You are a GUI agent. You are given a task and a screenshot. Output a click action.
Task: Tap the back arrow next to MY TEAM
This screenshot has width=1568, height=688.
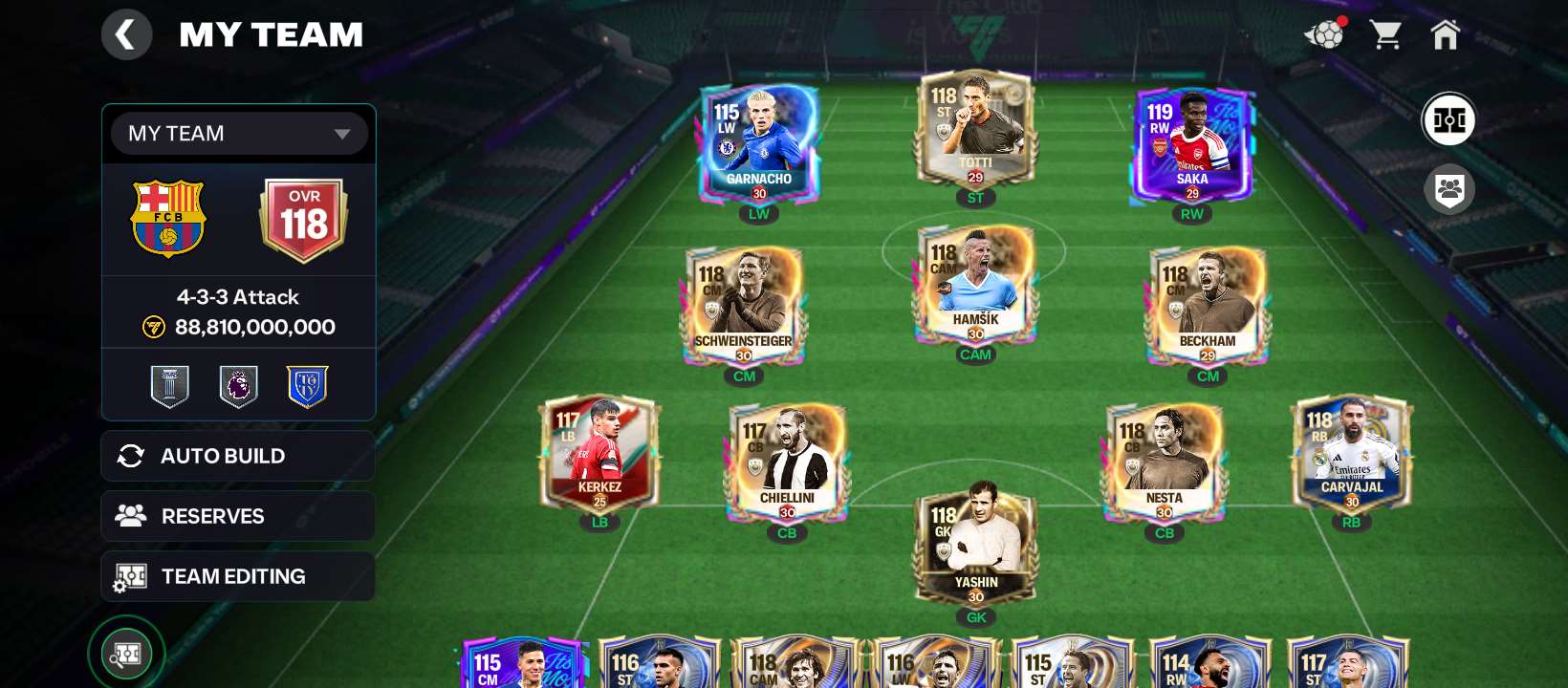(127, 34)
